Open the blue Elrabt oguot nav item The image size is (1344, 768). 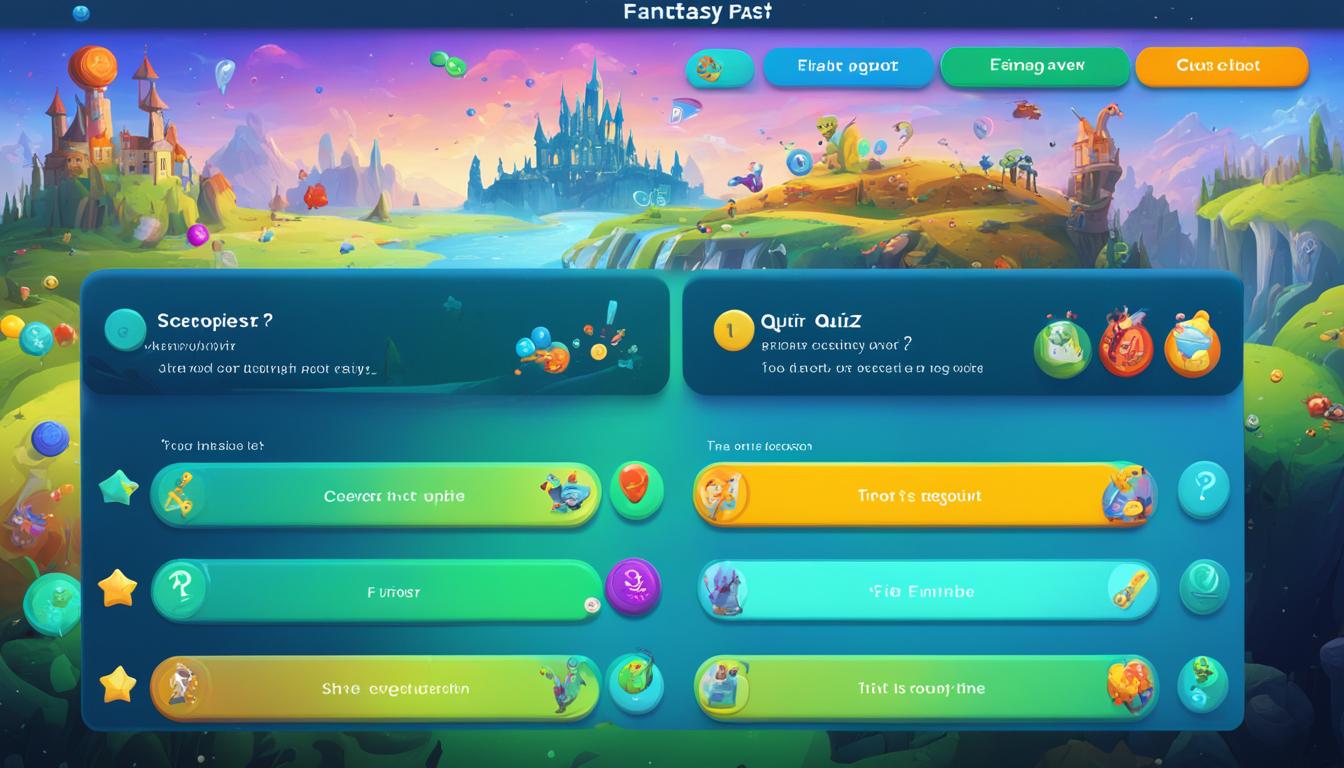click(848, 66)
